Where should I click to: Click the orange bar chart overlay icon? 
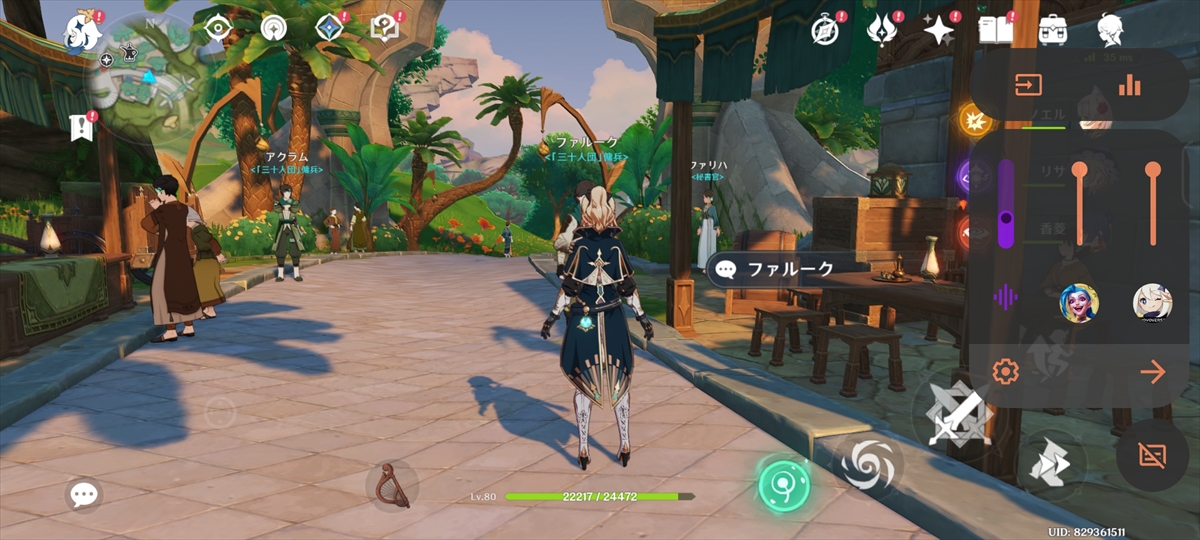1130,85
